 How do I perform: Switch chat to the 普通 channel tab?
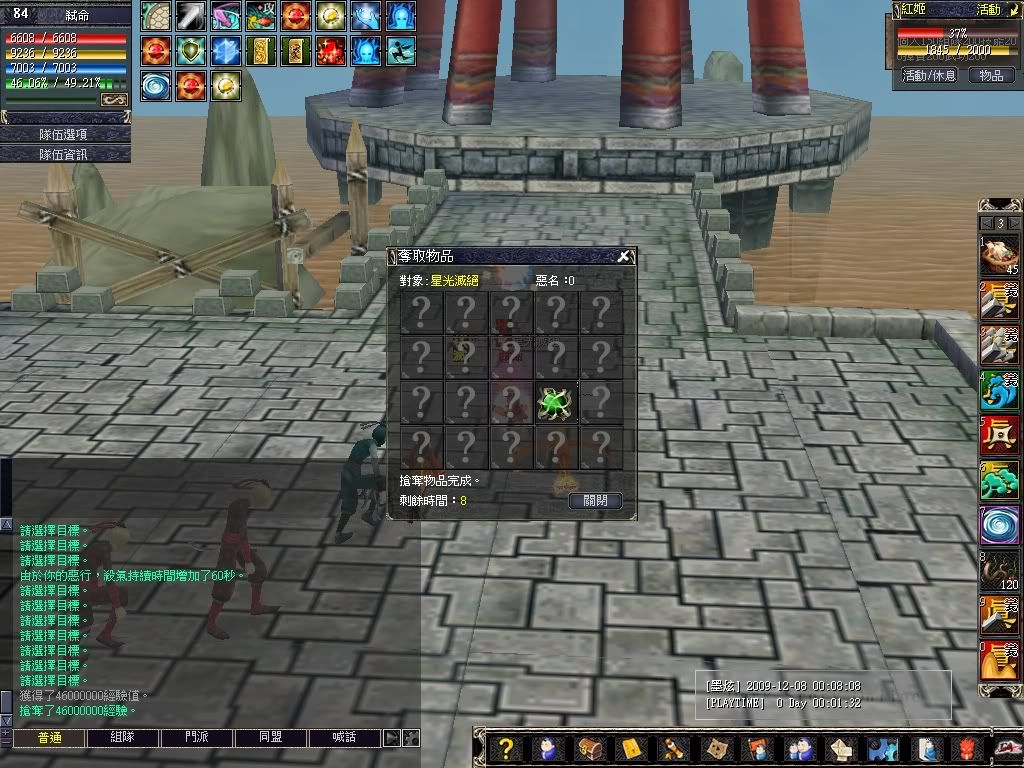click(48, 738)
